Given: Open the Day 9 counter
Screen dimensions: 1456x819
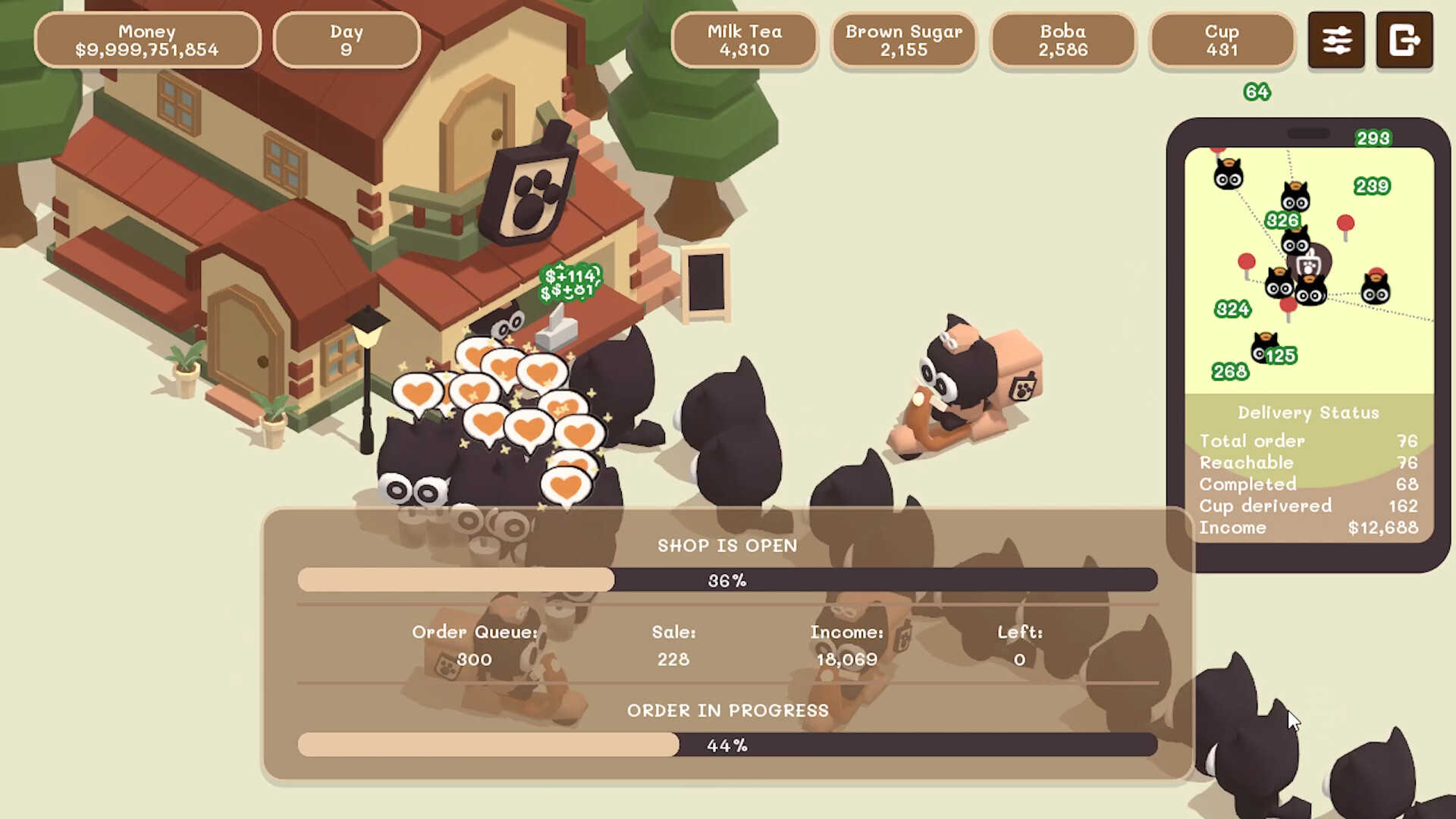Looking at the screenshot, I should click(346, 40).
